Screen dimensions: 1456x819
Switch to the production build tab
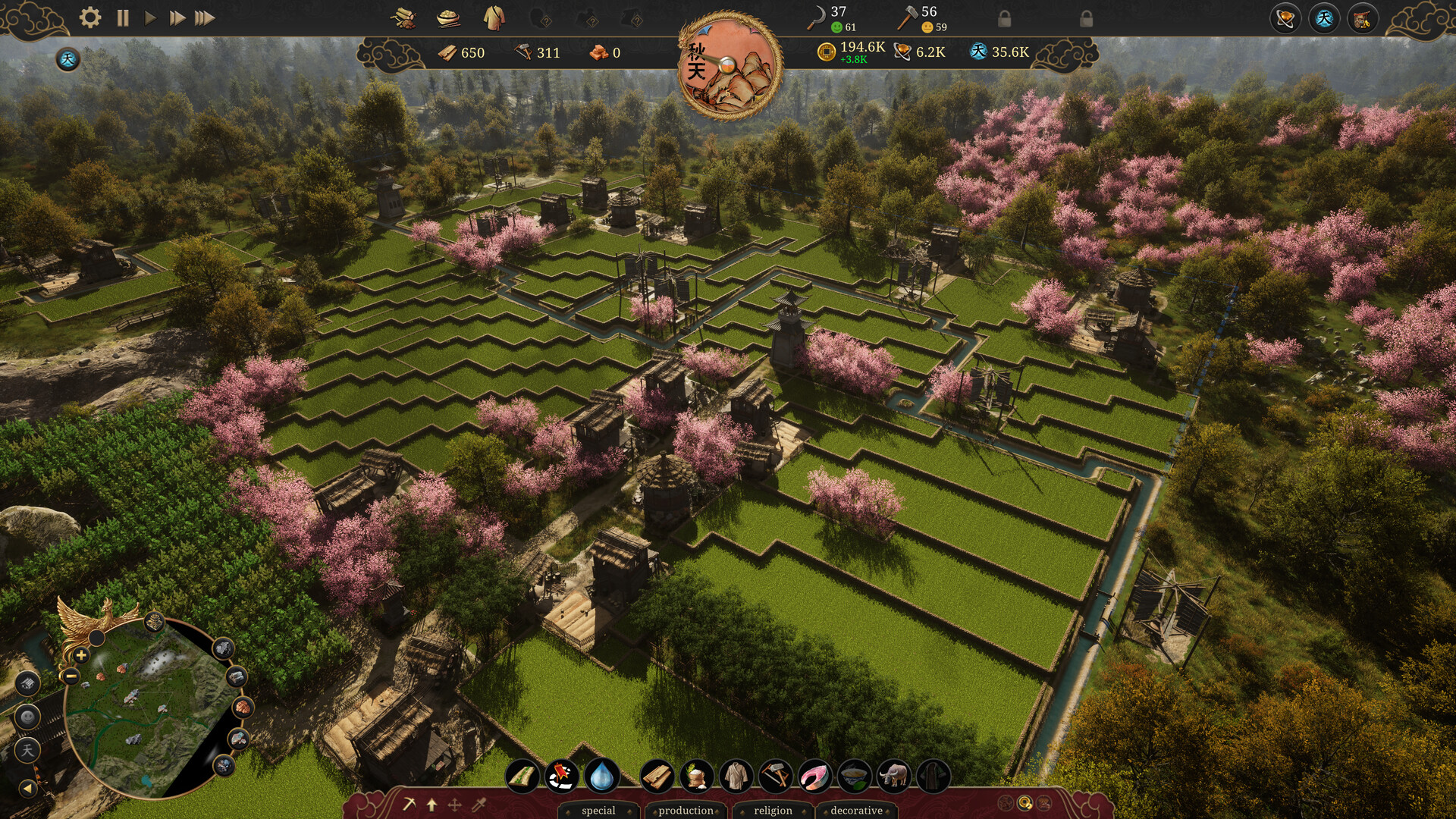pos(685,811)
